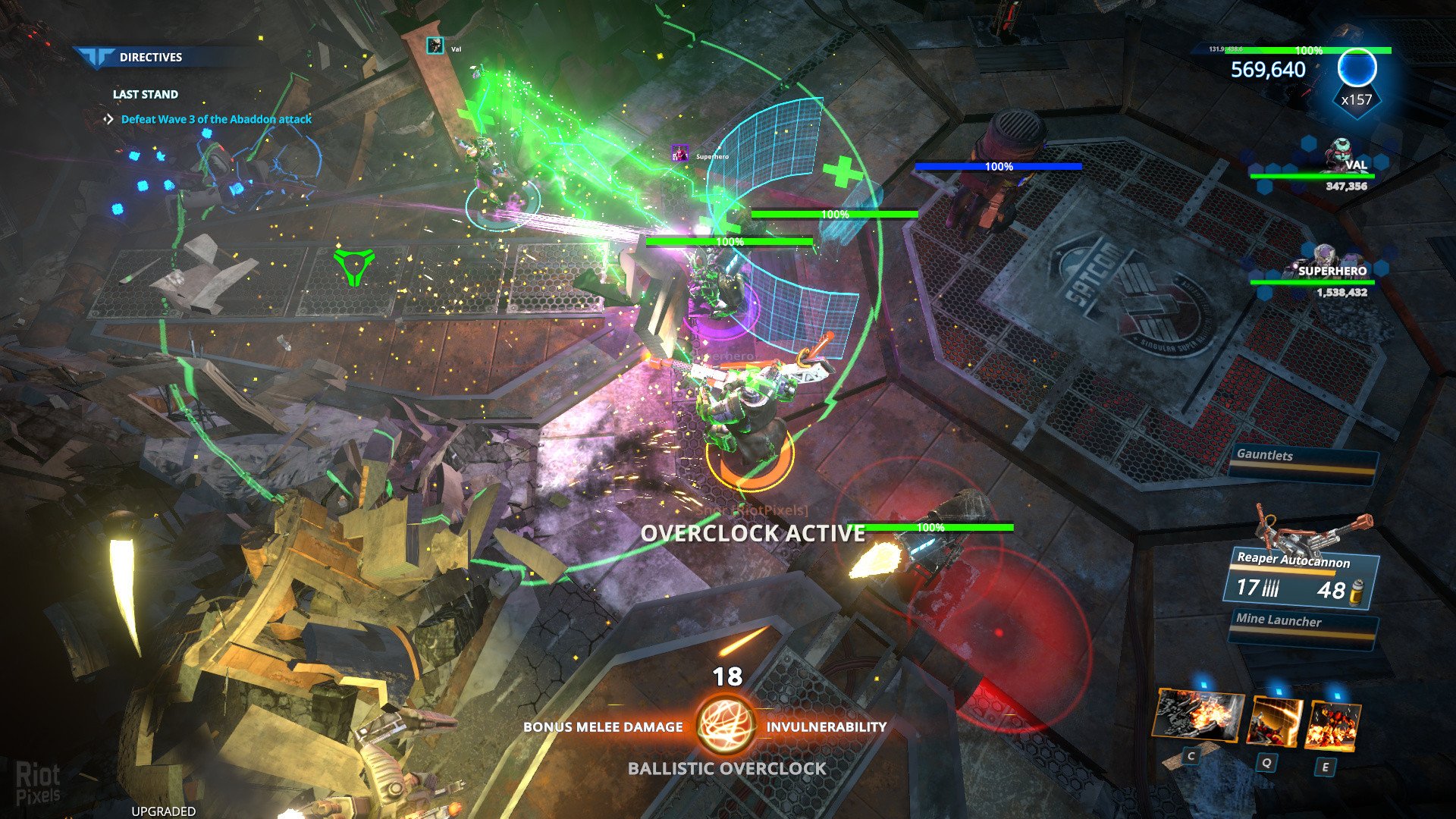Click the Ballistic Overclock orb icon
1456x819 pixels.
pos(726,725)
